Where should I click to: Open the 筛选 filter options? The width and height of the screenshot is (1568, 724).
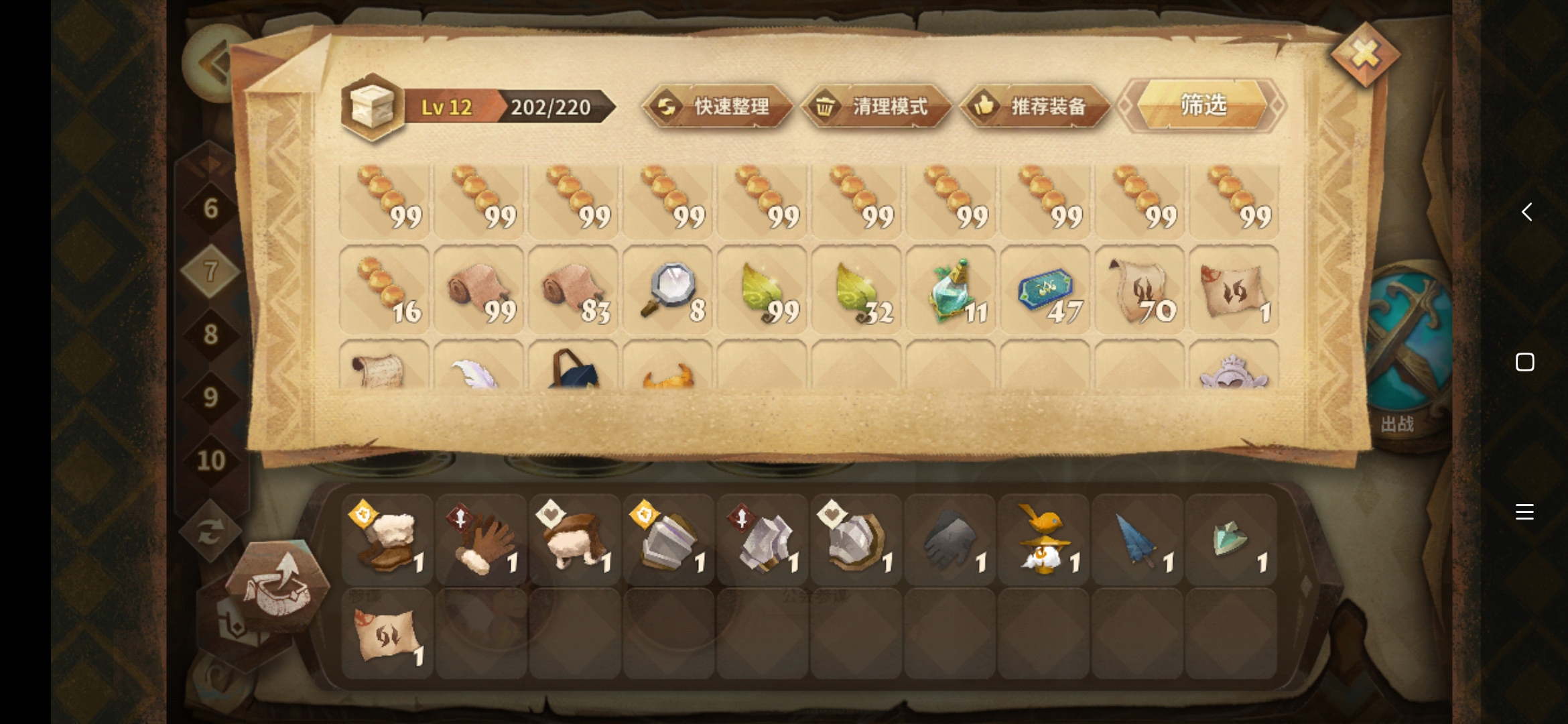pos(1203,105)
